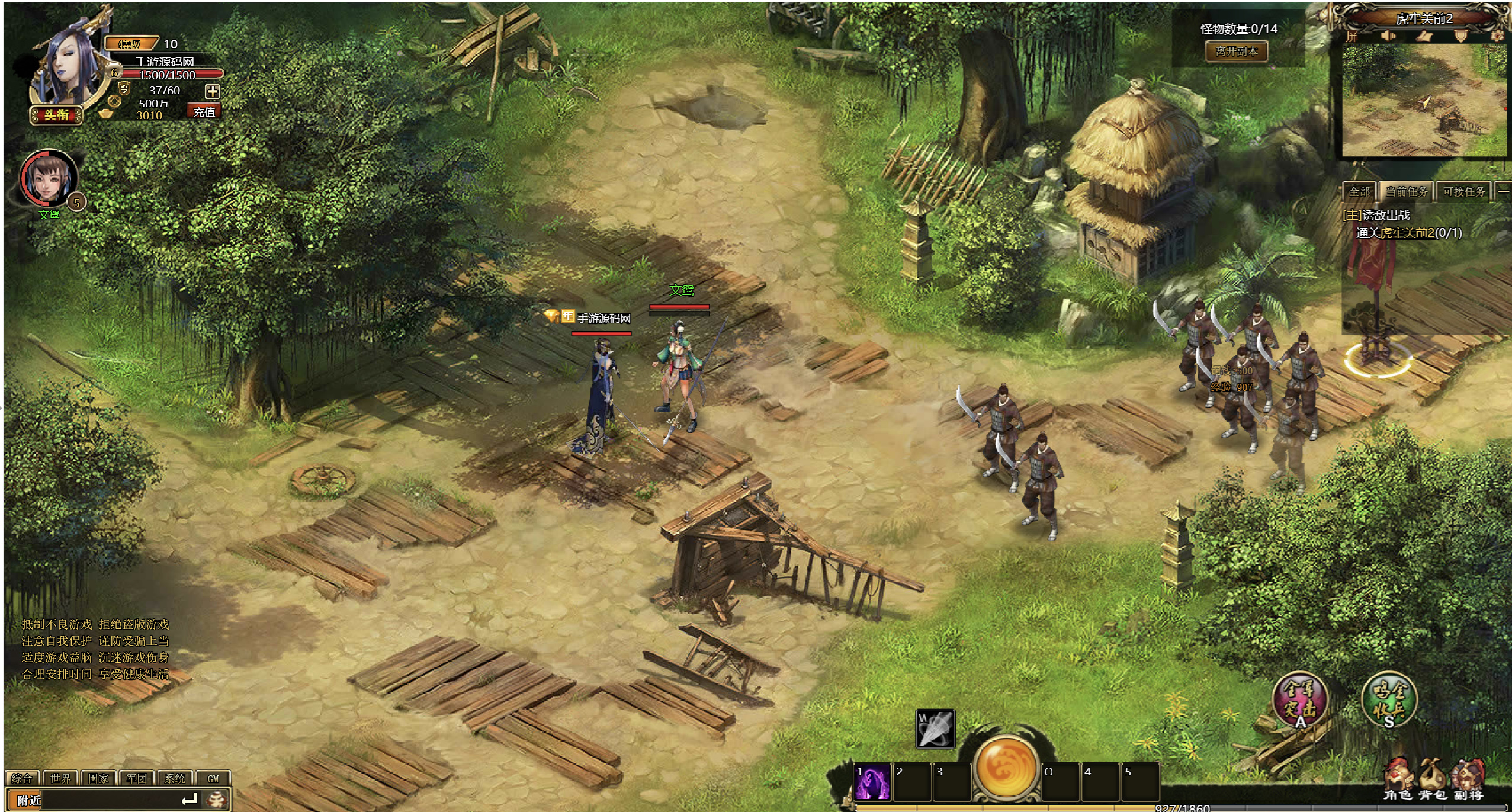Activate the 全军突击 all-out attack command
Image resolution: width=1512 pixels, height=812 pixels.
tap(1299, 699)
